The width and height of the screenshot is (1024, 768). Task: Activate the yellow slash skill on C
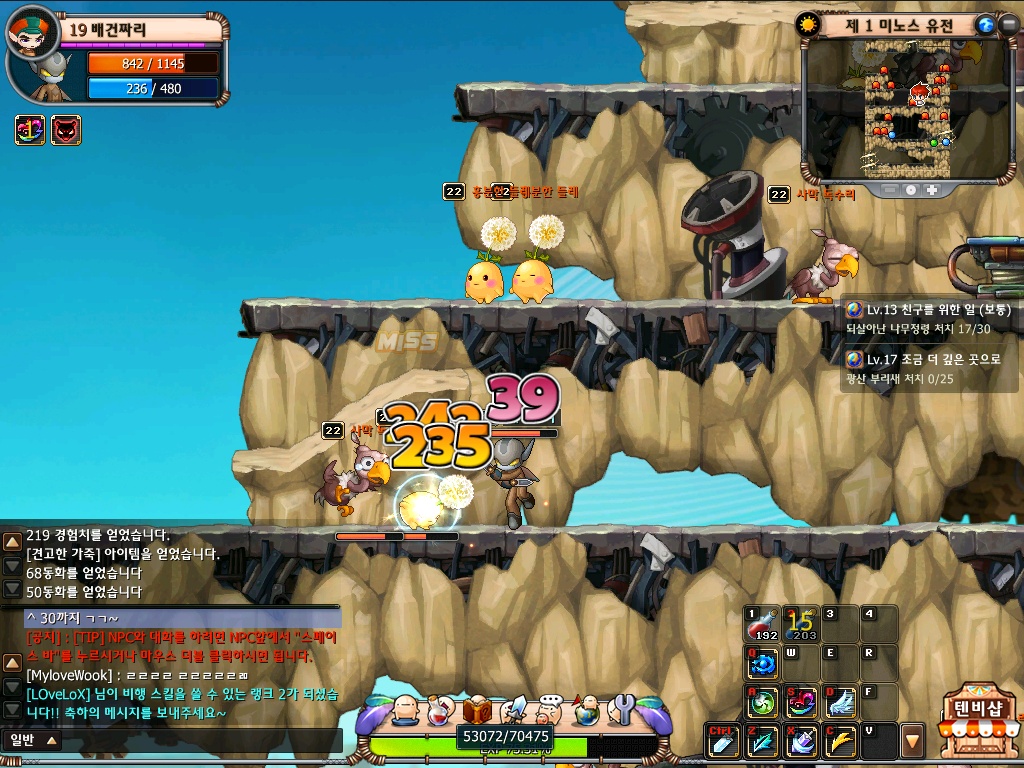840,741
